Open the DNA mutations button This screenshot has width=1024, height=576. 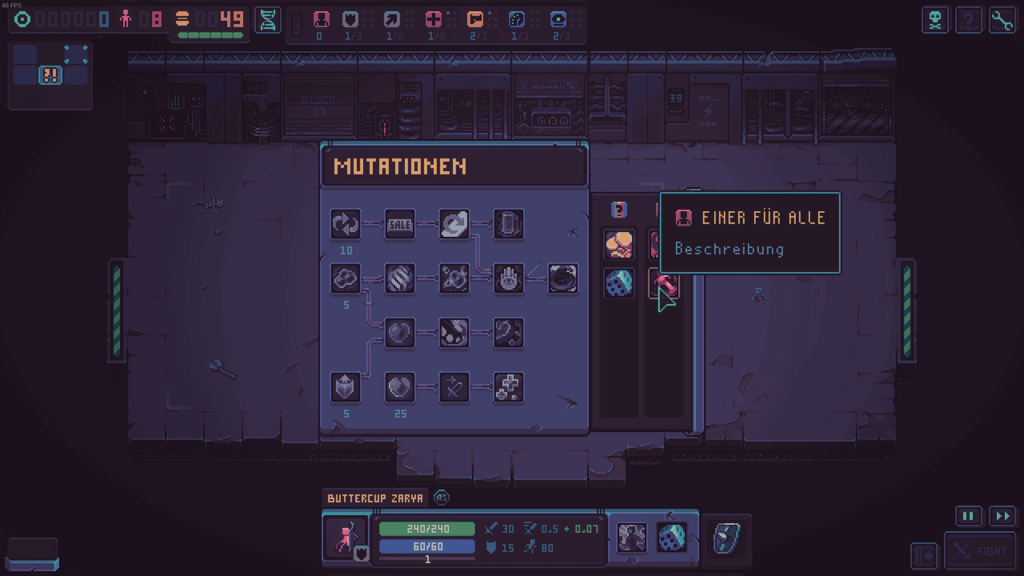268,20
